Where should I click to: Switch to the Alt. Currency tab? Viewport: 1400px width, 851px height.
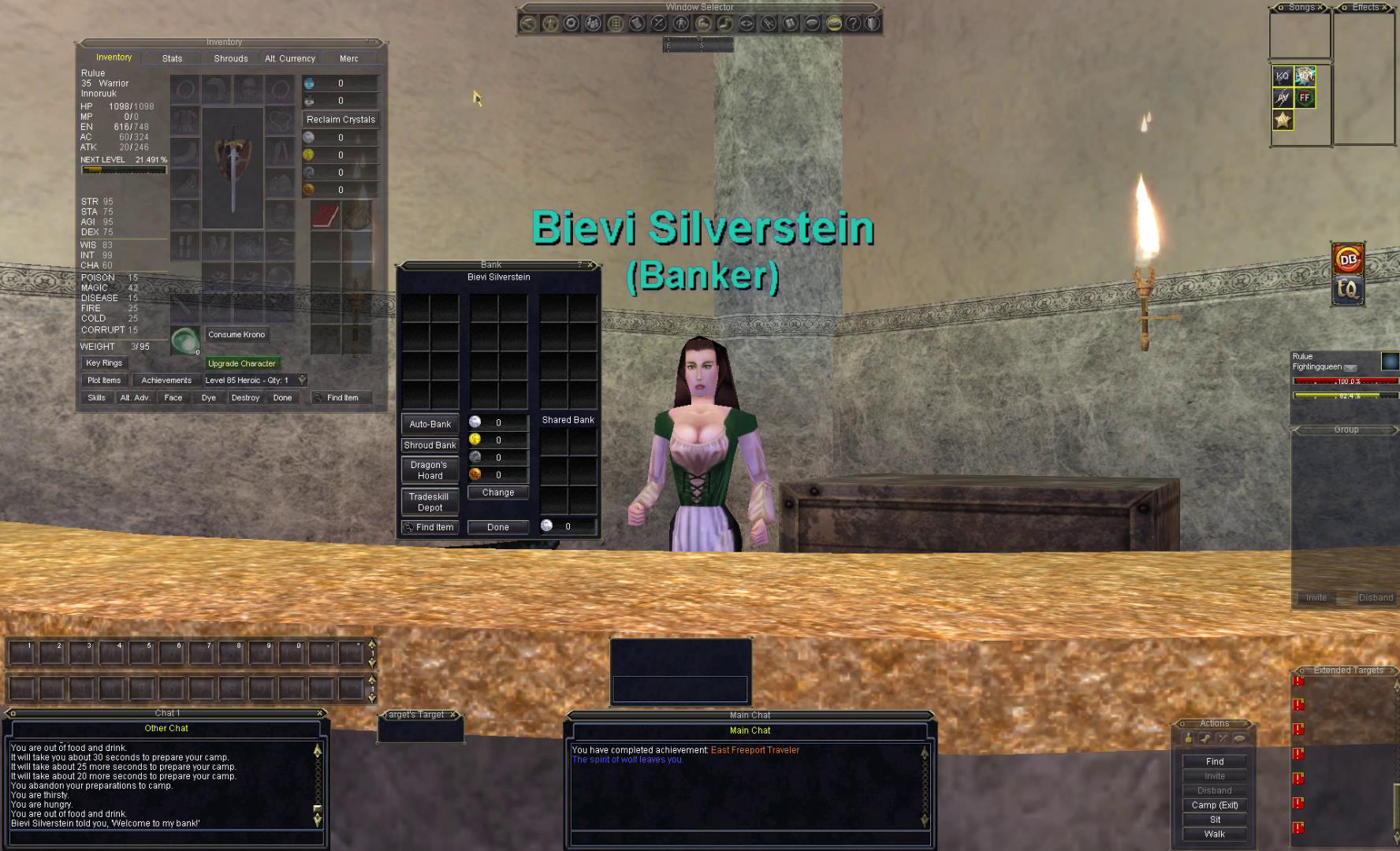pyautogui.click(x=289, y=58)
